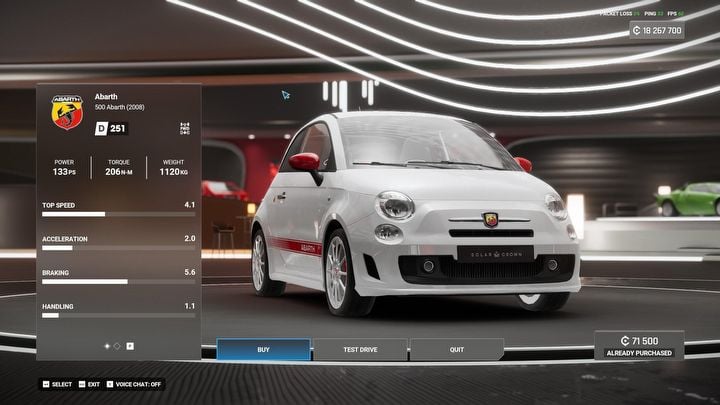Quit the car viewer
The height and width of the screenshot is (405, 720).
click(x=456, y=350)
